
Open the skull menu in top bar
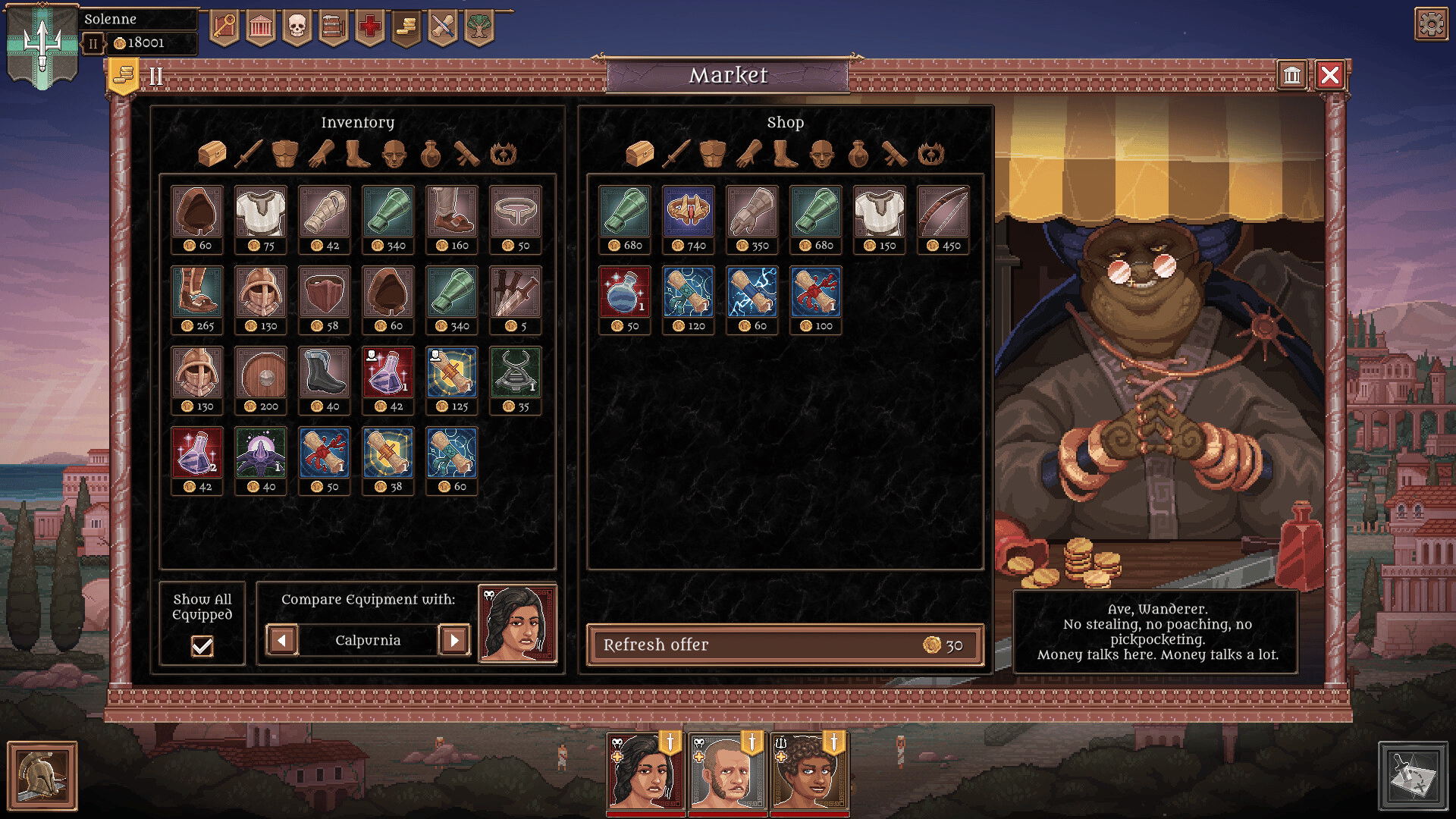click(297, 28)
